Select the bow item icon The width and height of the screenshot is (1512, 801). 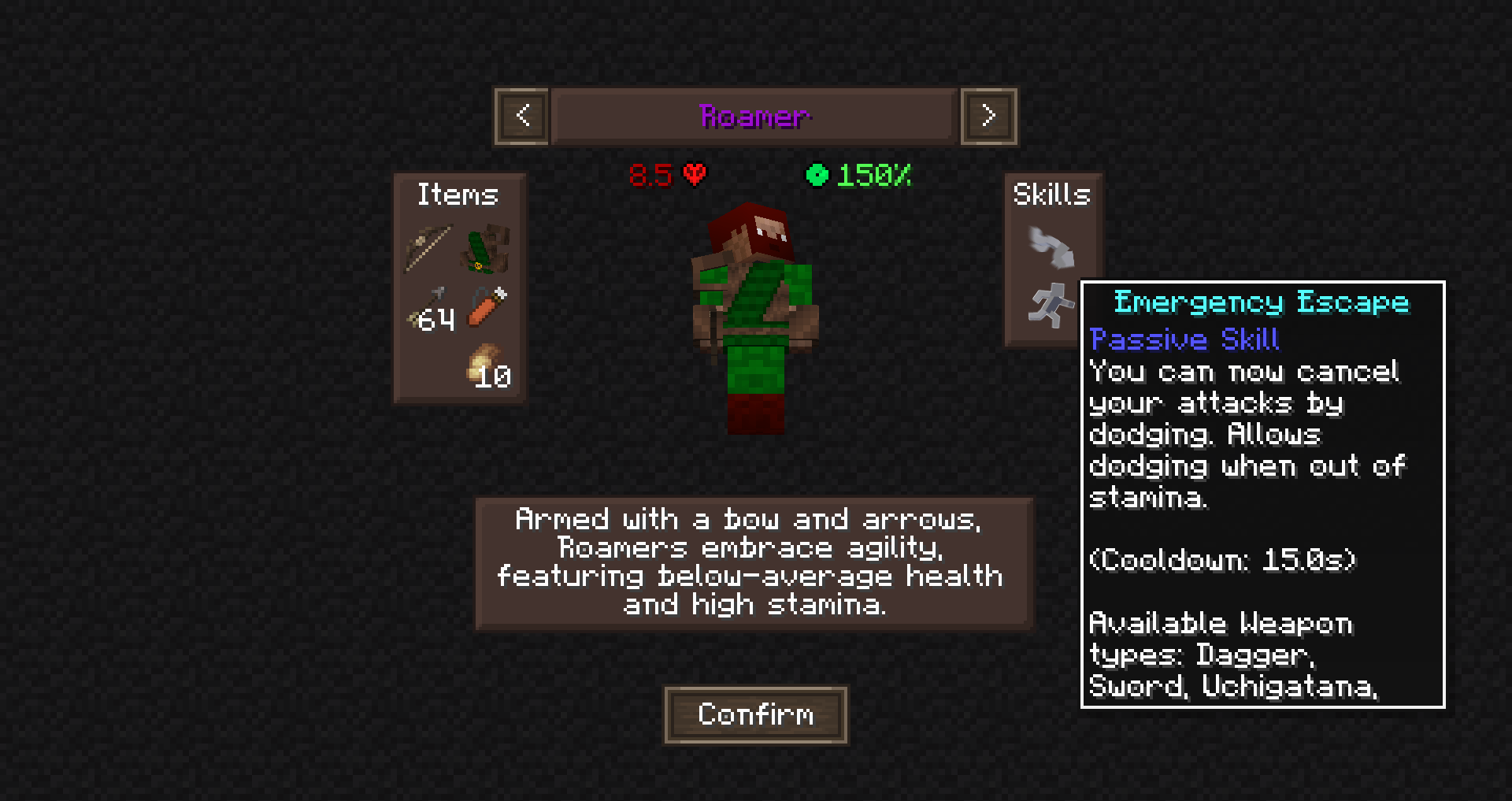pos(428,248)
